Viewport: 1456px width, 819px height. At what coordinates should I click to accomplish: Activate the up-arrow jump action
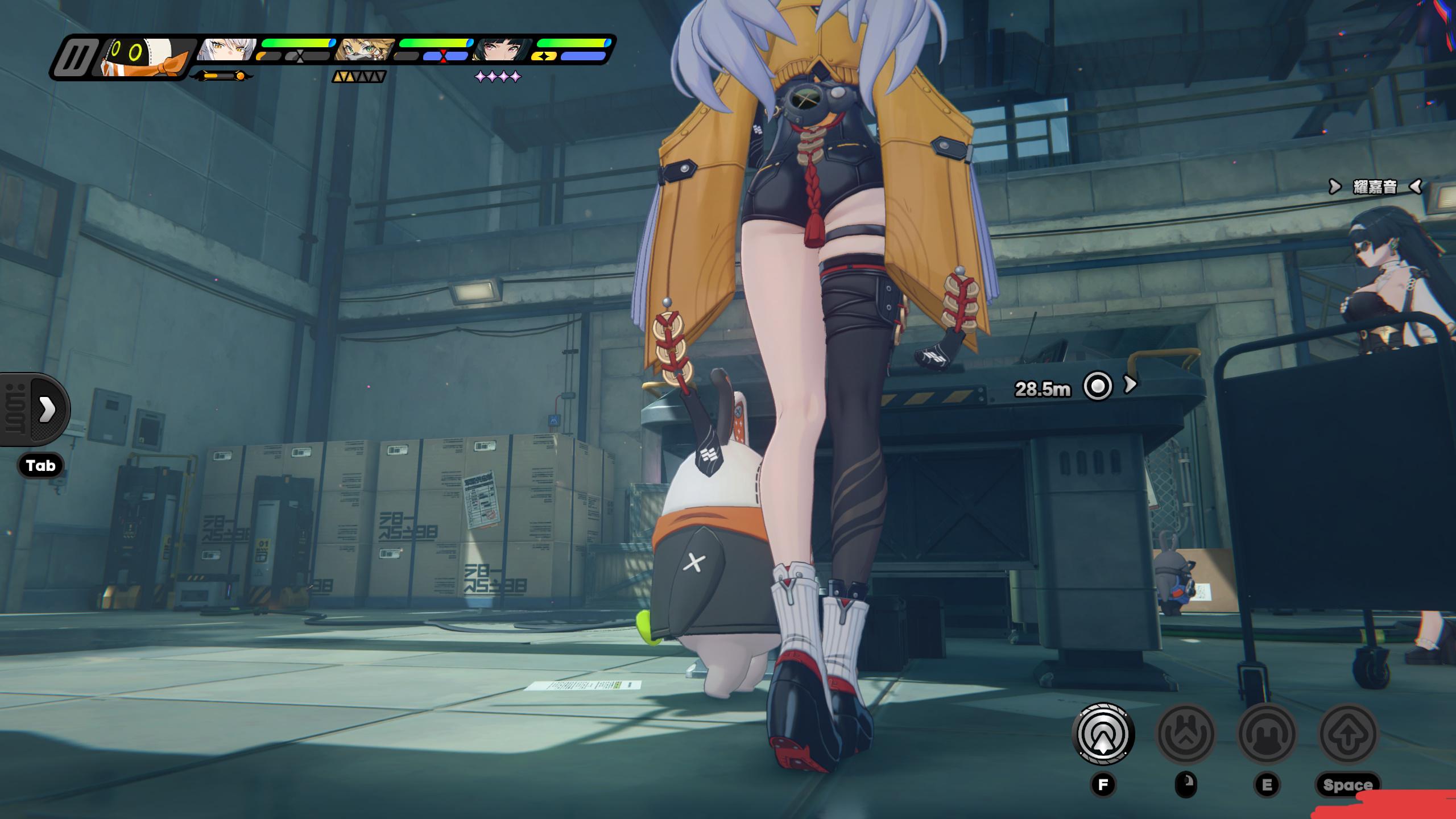(x=1348, y=734)
